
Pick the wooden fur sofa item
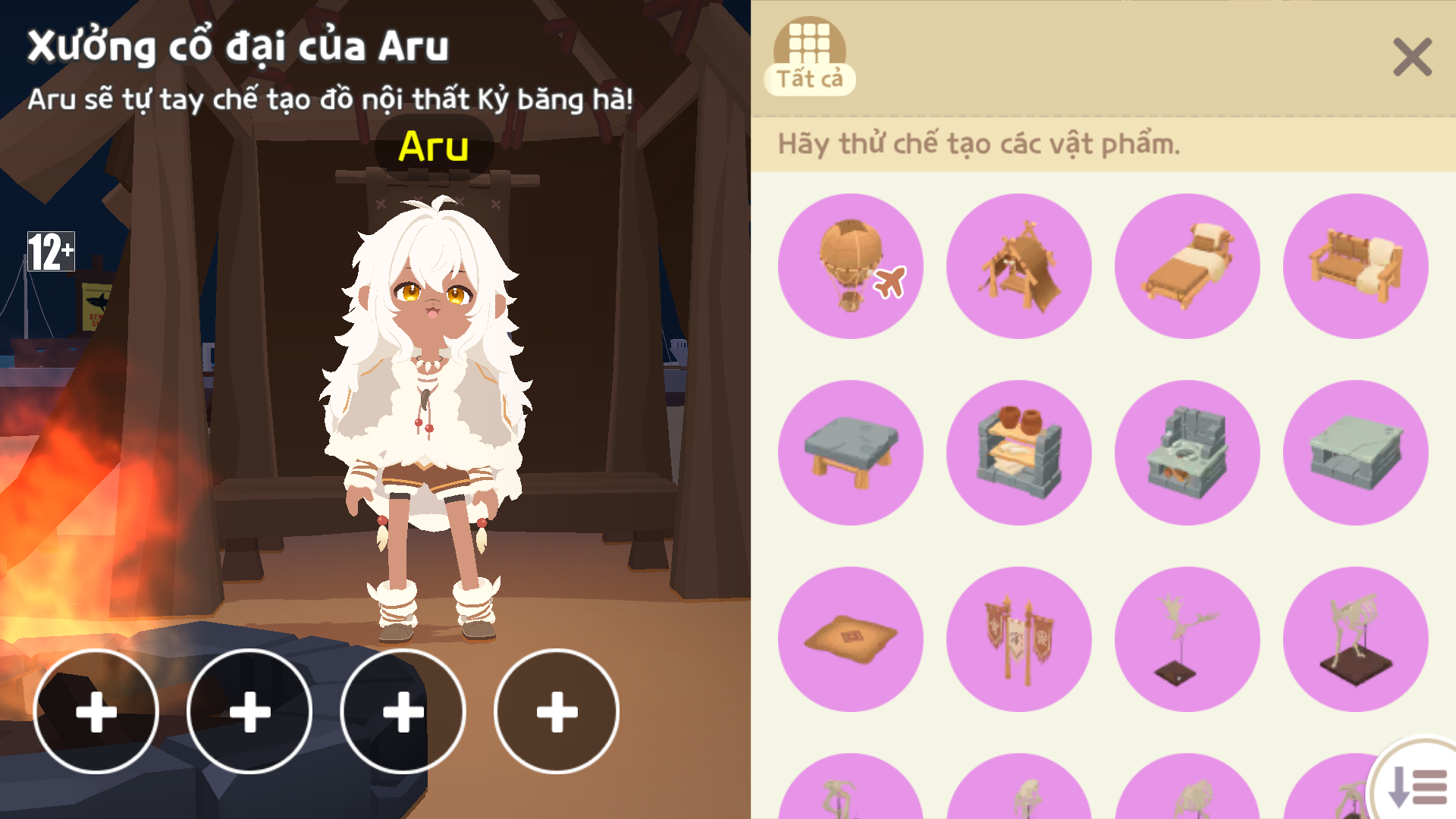1356,266
